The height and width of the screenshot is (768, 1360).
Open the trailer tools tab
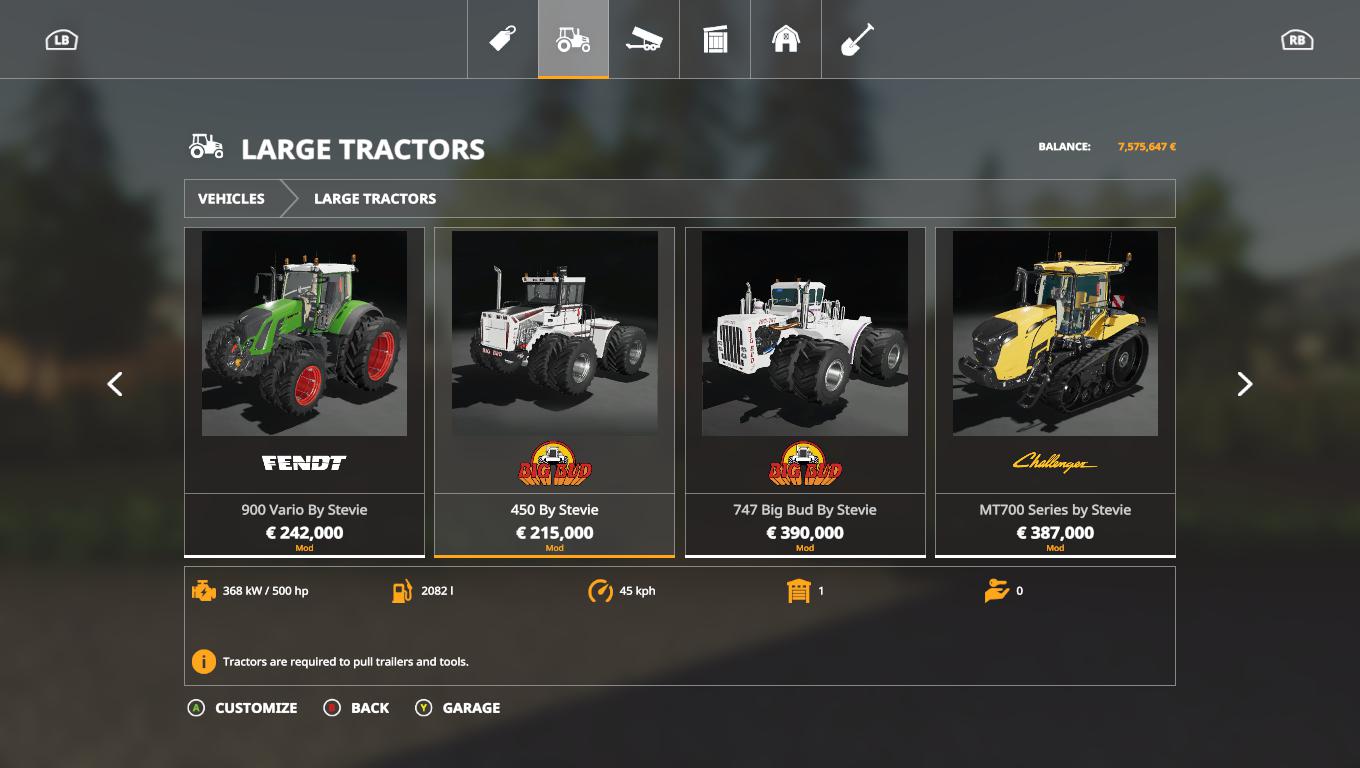644,39
